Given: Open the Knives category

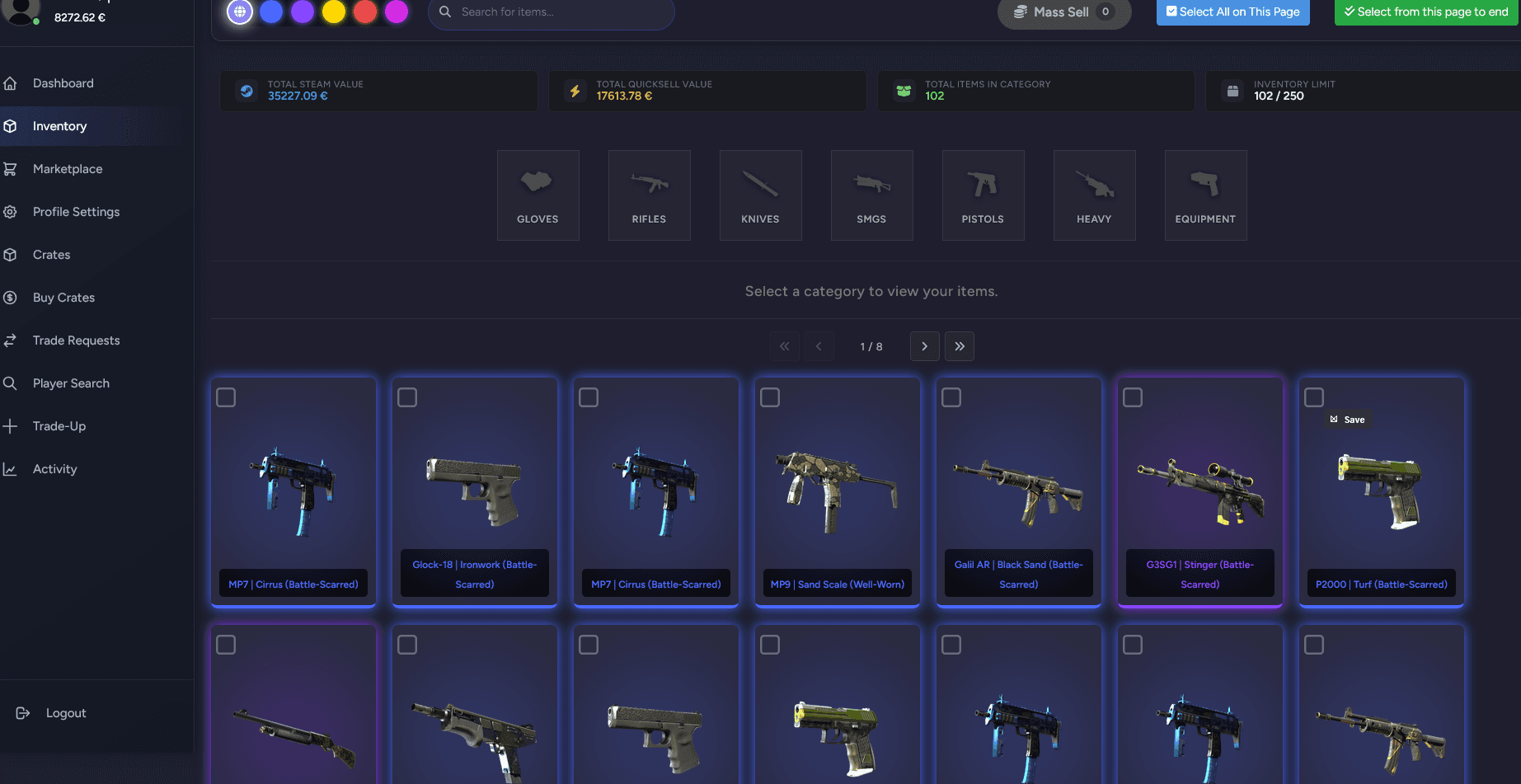Looking at the screenshot, I should click(x=760, y=195).
